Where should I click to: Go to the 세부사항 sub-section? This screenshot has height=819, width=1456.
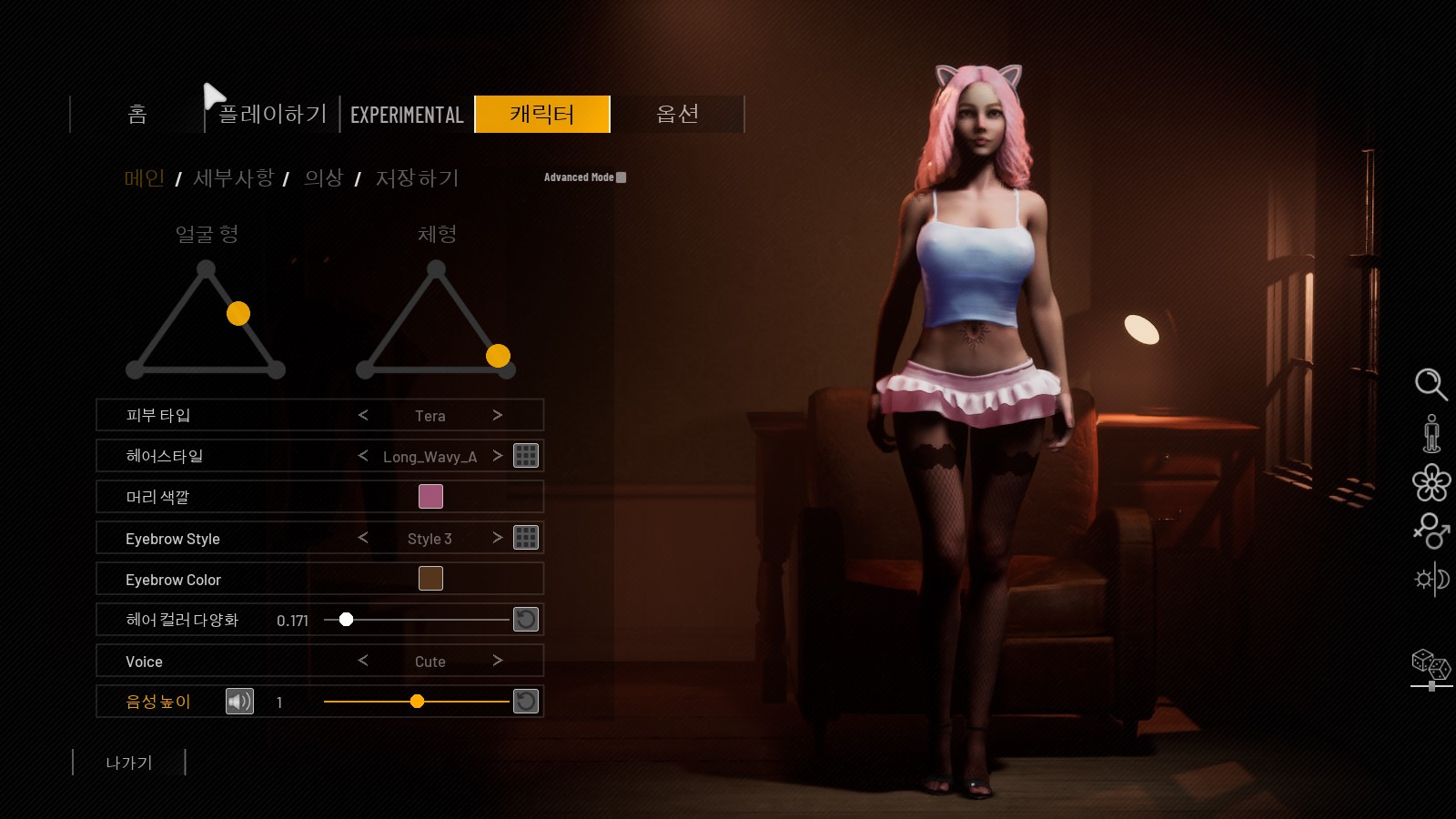[x=233, y=178]
